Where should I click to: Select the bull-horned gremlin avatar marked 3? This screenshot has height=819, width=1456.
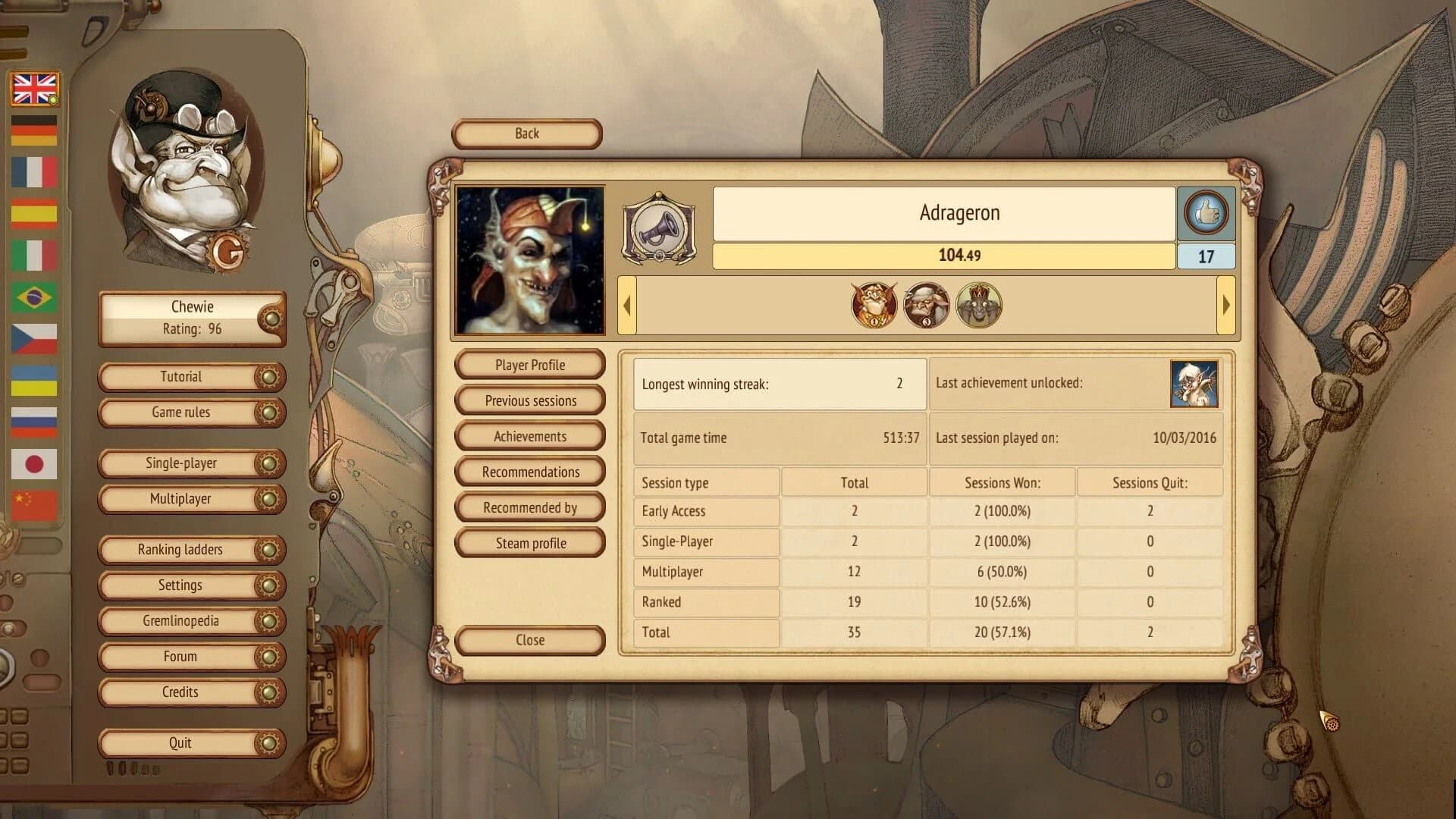point(924,305)
